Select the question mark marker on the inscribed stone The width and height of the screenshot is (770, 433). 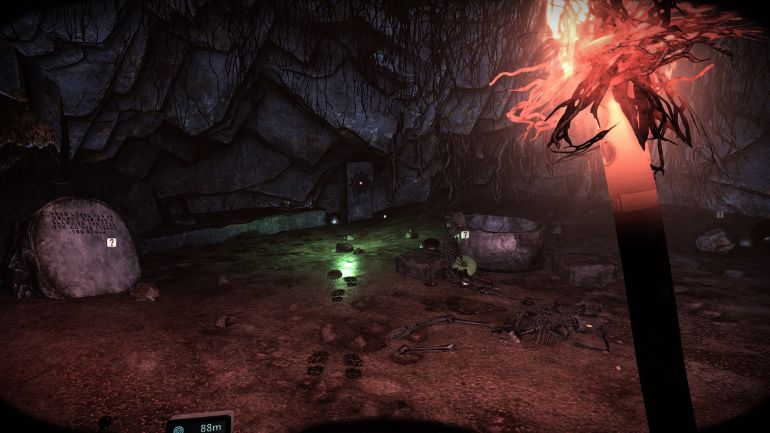point(112,242)
